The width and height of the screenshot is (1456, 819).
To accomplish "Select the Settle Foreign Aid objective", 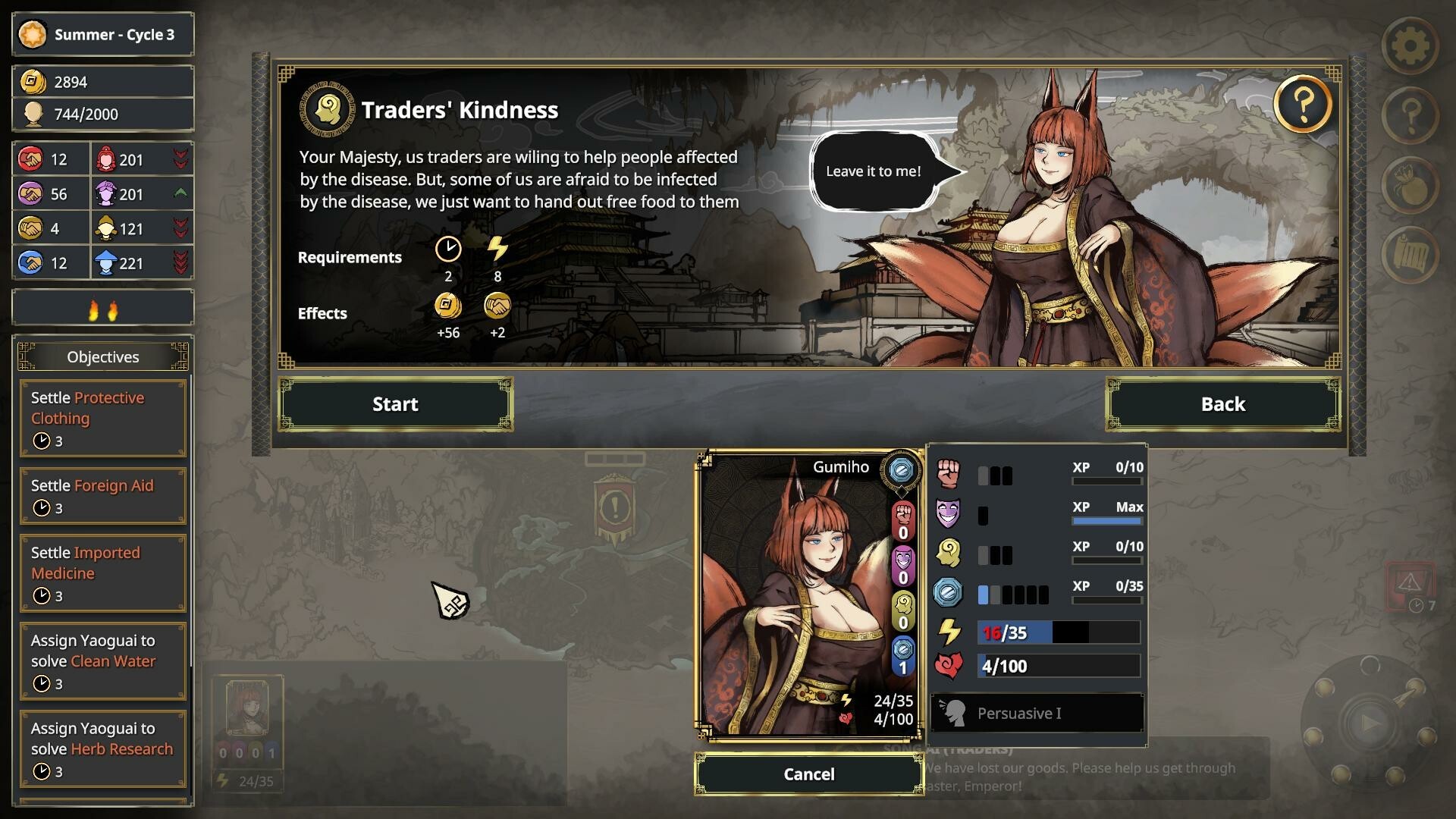I will [103, 496].
